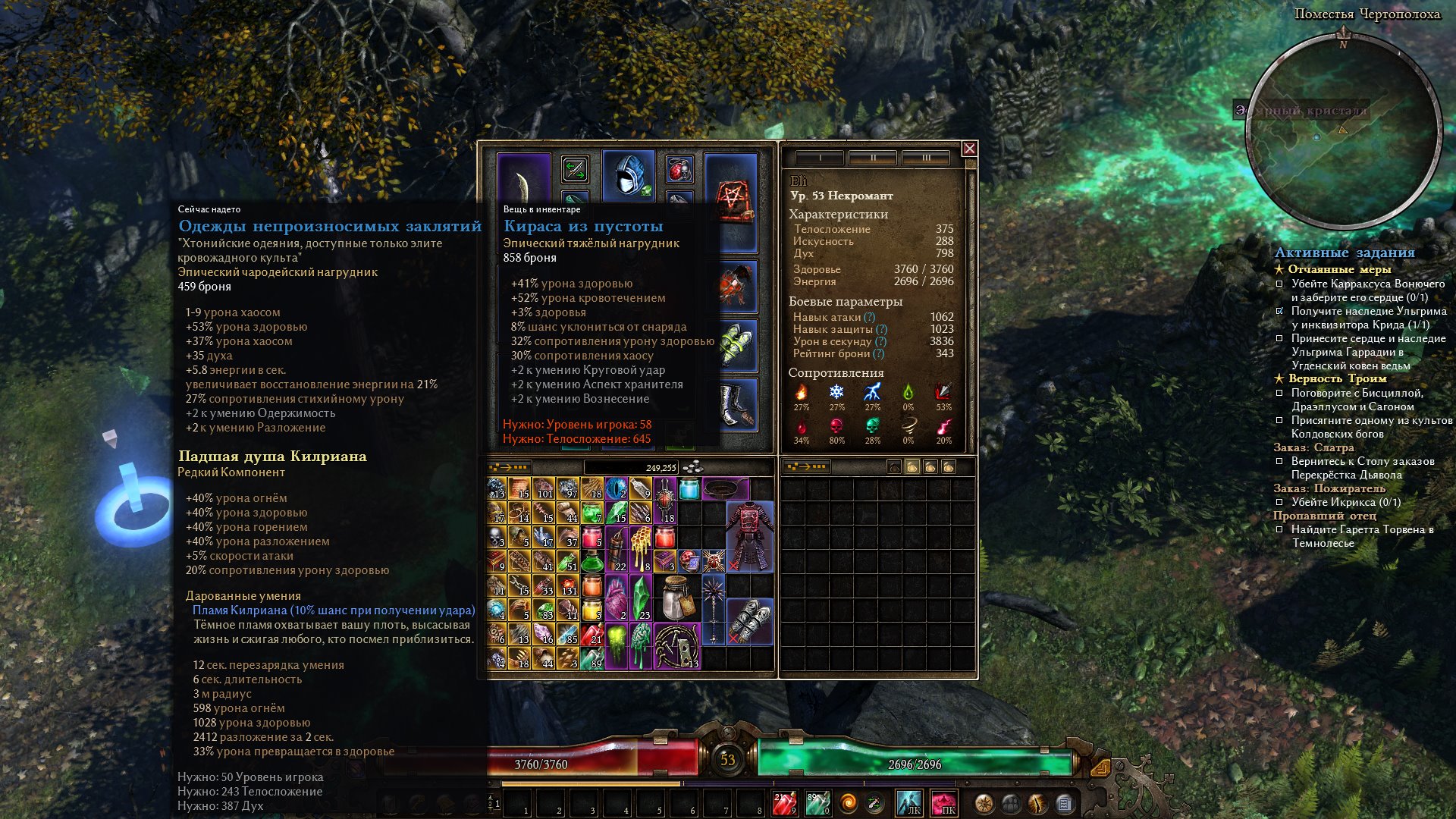Activate the orange rift portal spiral icon
This screenshot has height=819, width=1456.
point(849,802)
